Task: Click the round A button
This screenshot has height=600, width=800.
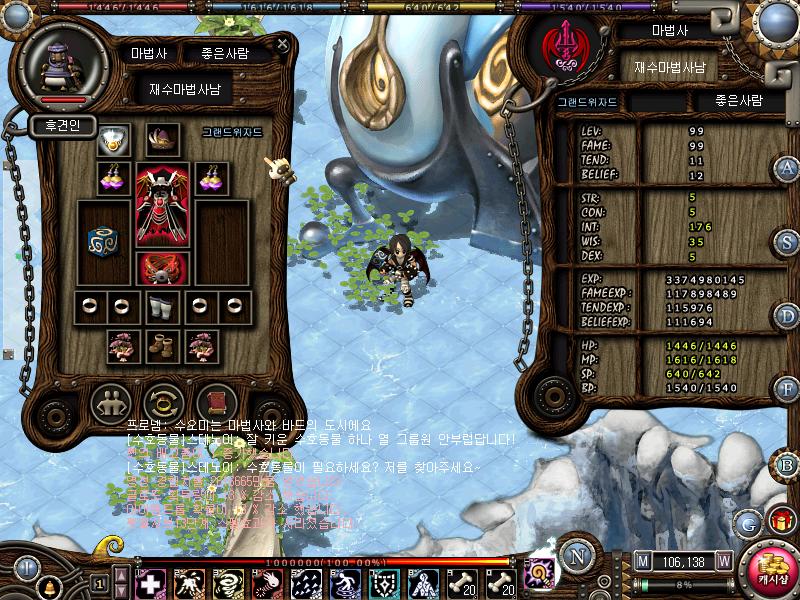Action: tap(787, 167)
